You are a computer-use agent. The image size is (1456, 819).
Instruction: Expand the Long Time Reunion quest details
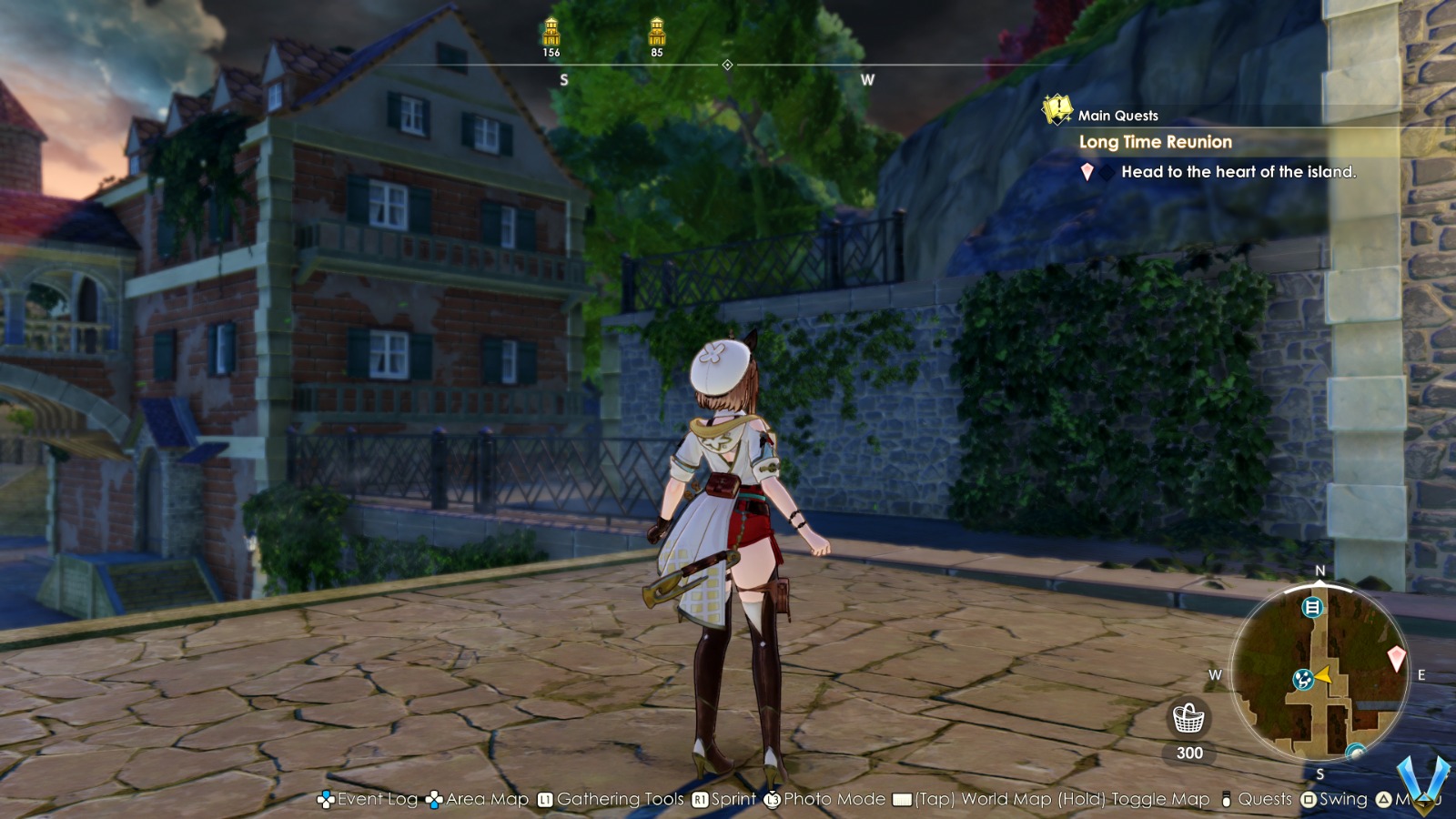click(x=1156, y=142)
